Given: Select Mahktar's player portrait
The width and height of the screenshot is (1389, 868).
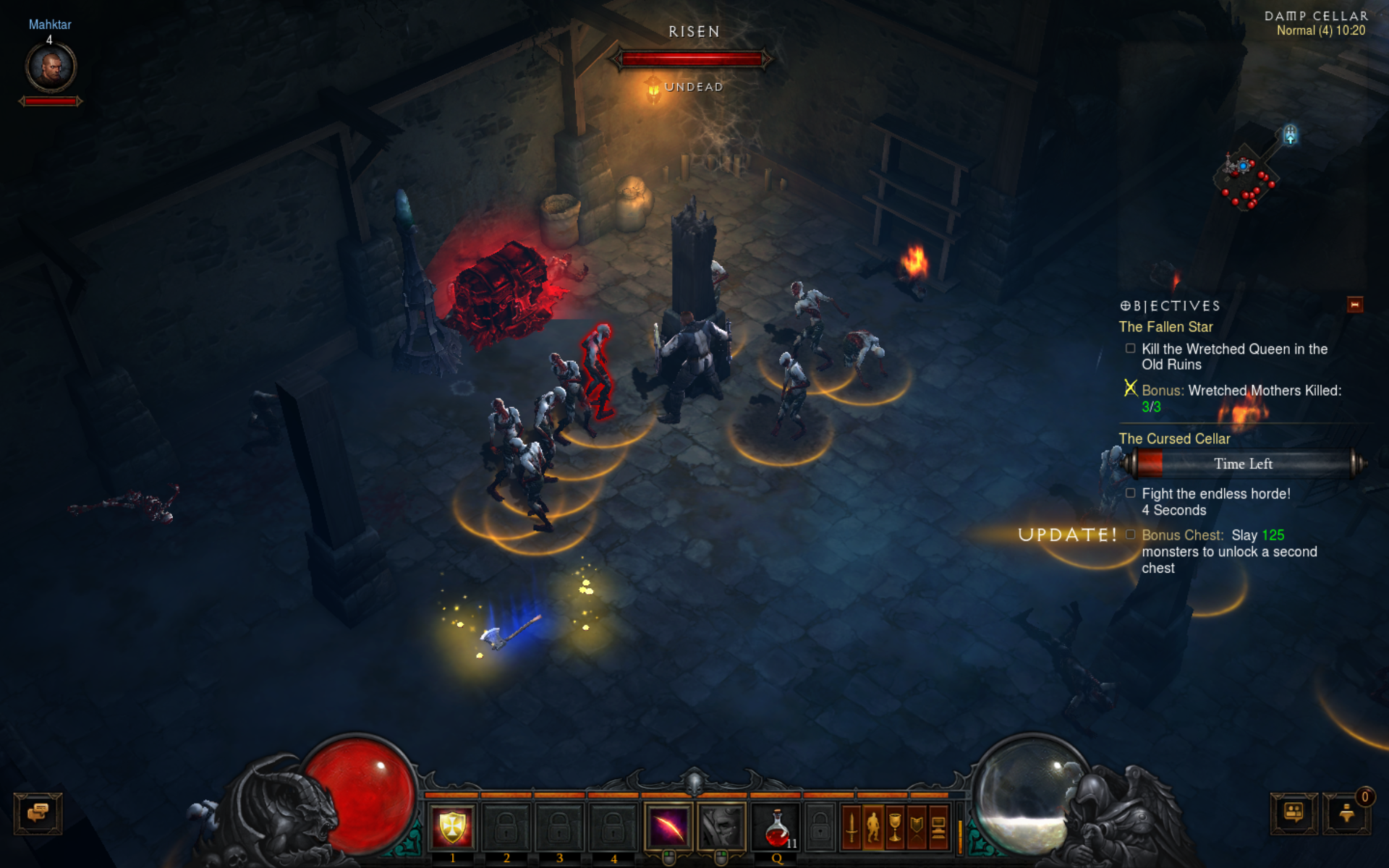Looking at the screenshot, I should [x=51, y=67].
